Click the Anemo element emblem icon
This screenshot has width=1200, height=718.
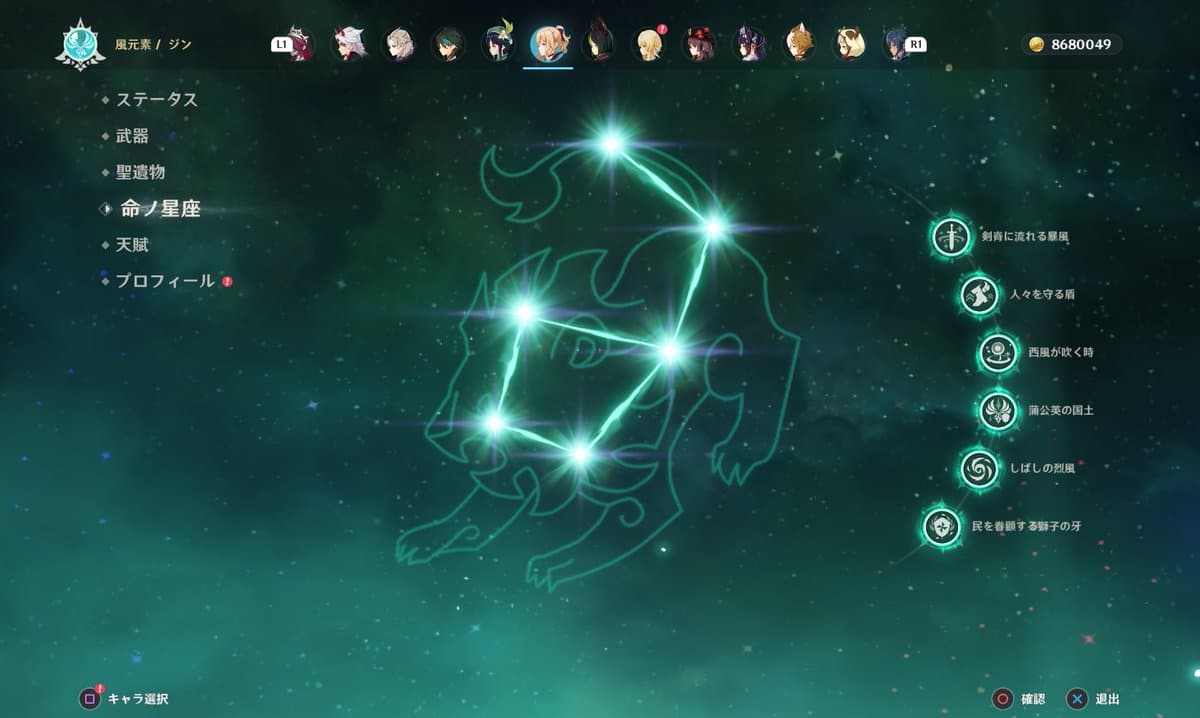[x=80, y=45]
